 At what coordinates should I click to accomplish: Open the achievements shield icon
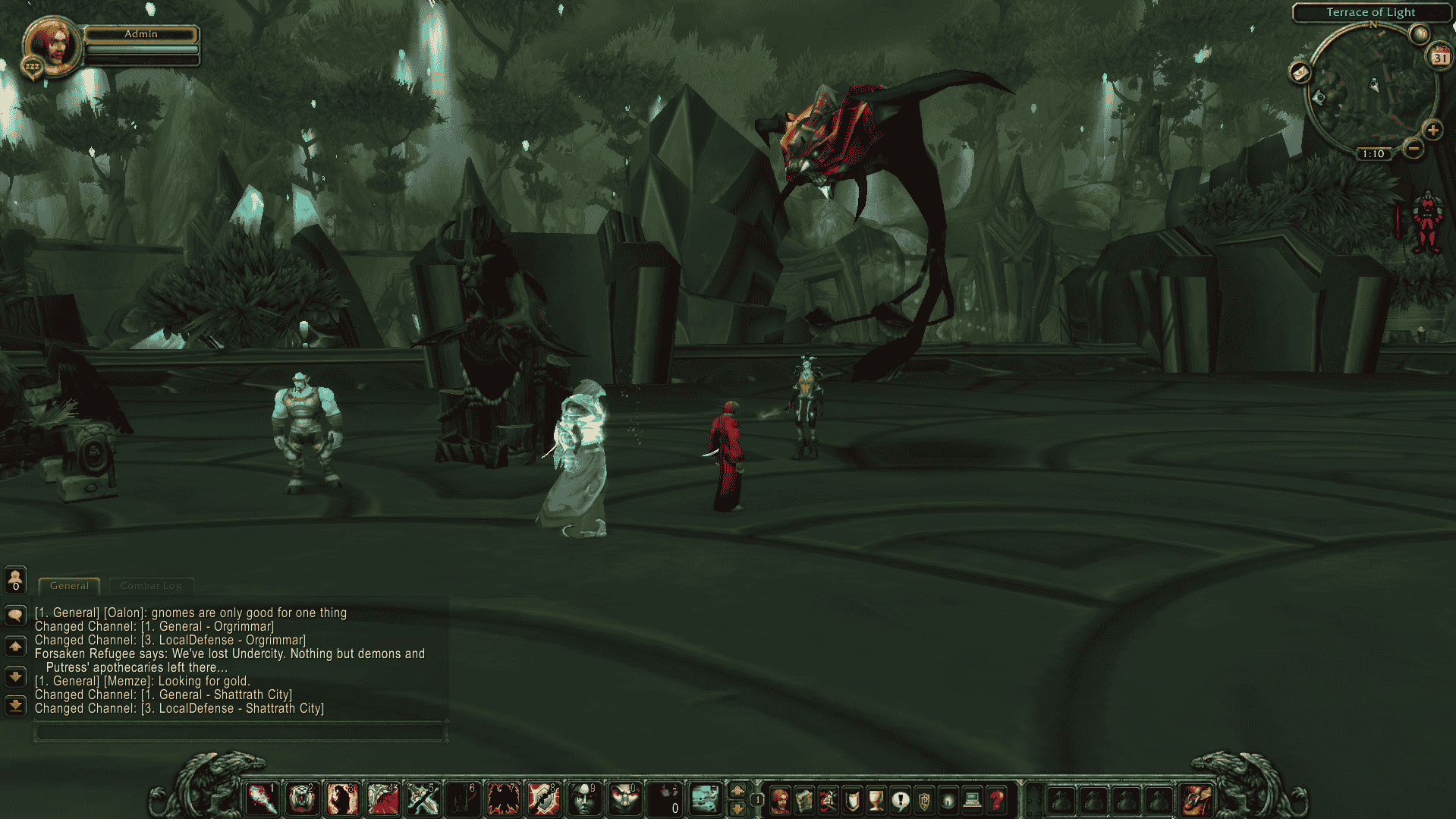[x=852, y=800]
